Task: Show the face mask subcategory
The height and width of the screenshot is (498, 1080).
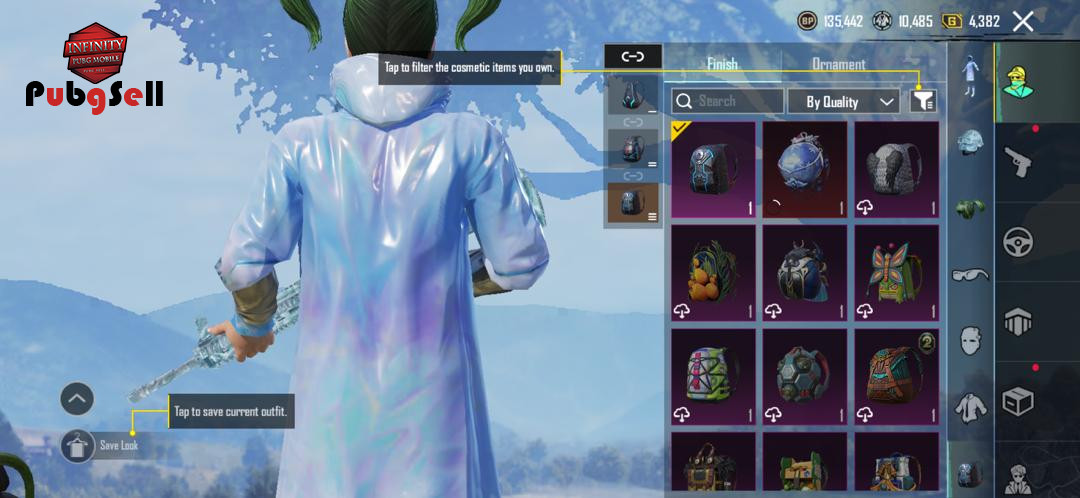Action: point(970,340)
